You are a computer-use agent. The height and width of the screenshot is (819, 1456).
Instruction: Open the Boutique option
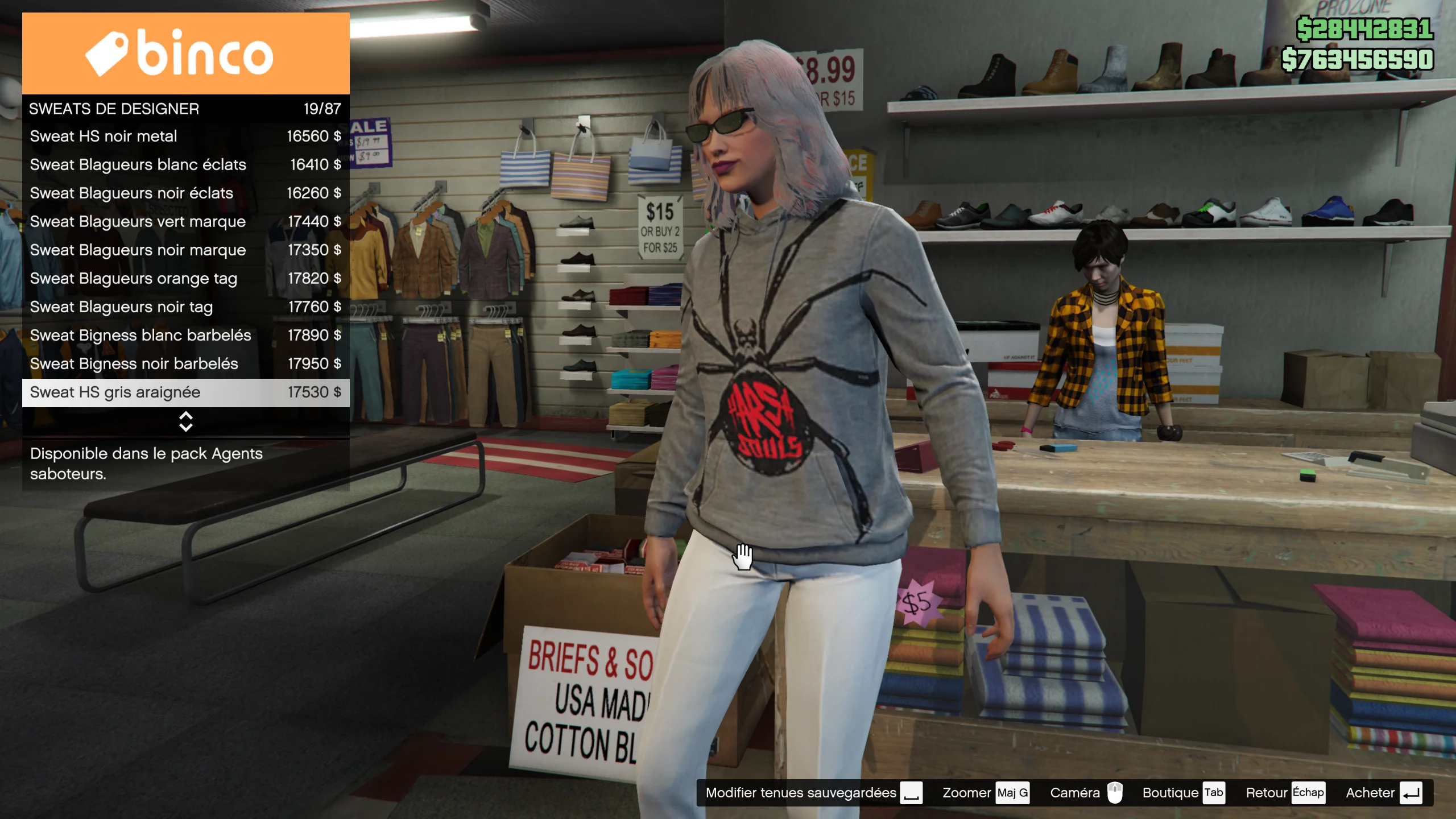[x=1183, y=793]
